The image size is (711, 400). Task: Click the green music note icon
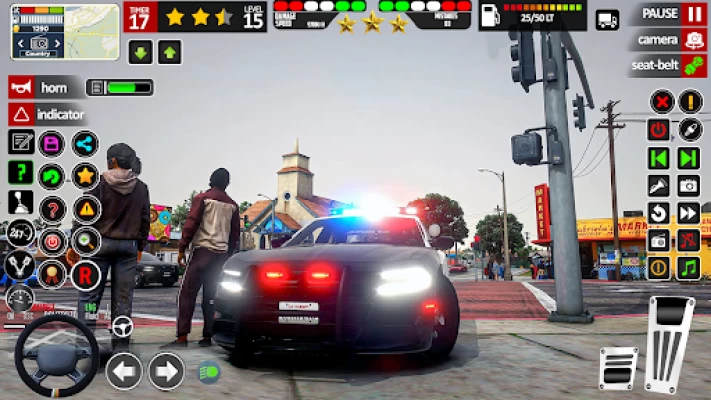pyautogui.click(x=688, y=268)
